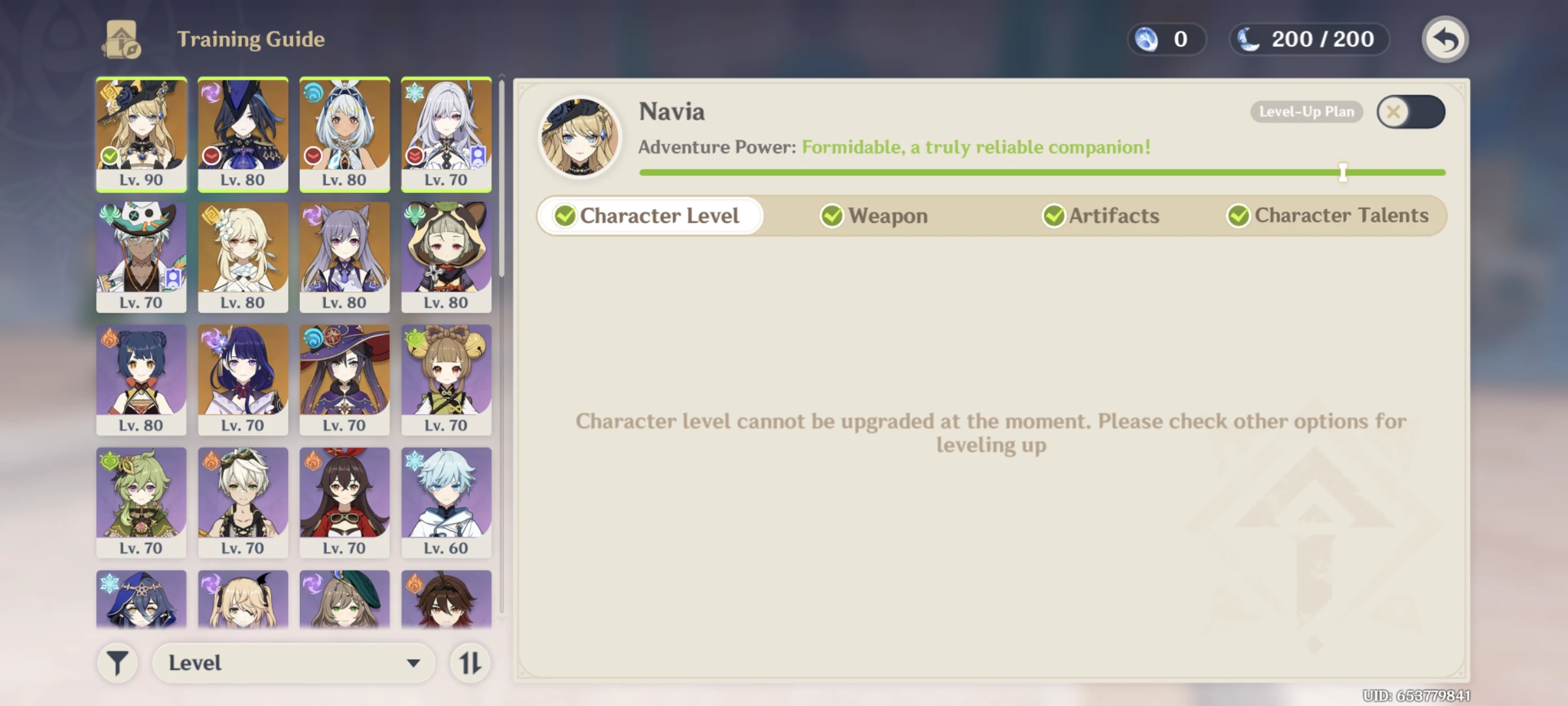The height and width of the screenshot is (706, 1568).
Task: Click the Original Resin counter icon
Action: tap(1145, 39)
